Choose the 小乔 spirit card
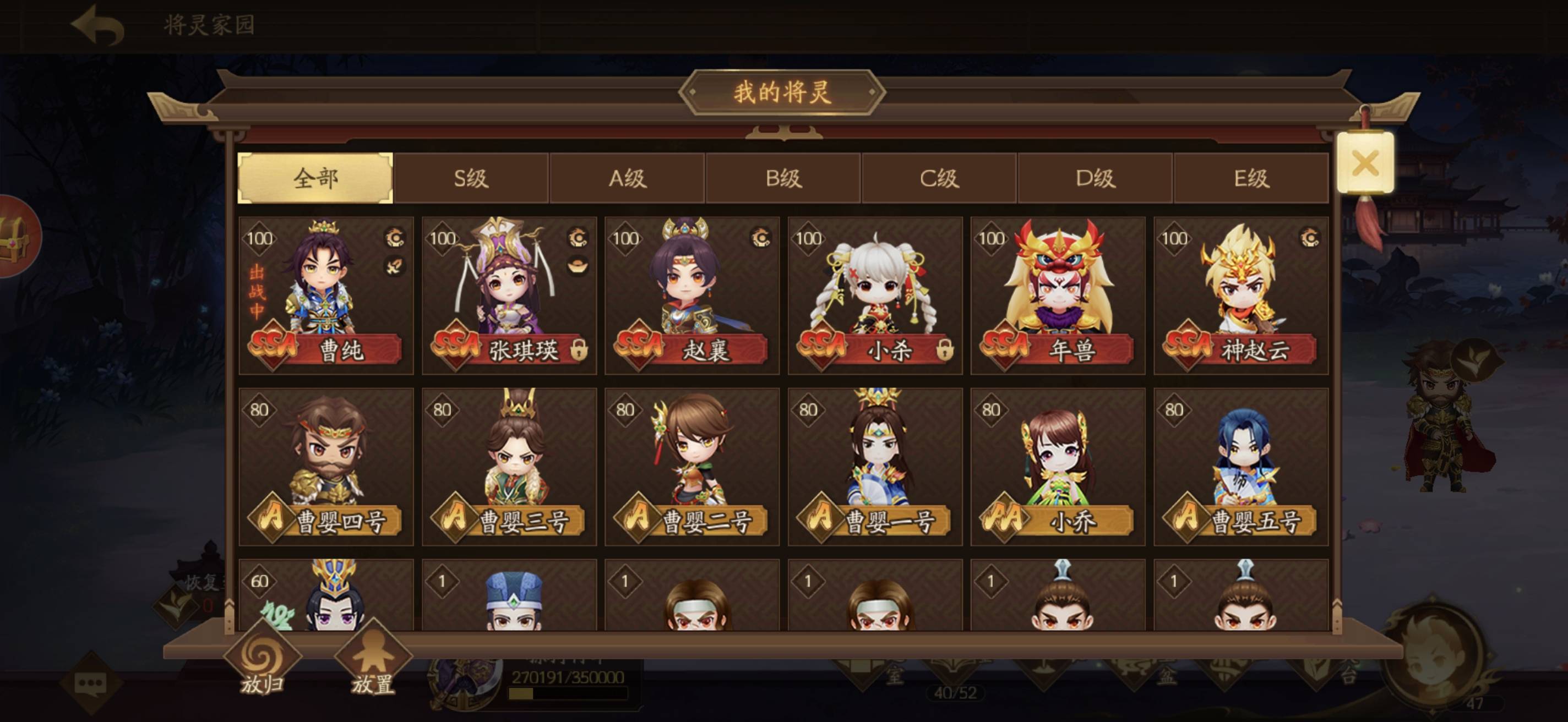Image resolution: width=1568 pixels, height=722 pixels. (x=1058, y=467)
